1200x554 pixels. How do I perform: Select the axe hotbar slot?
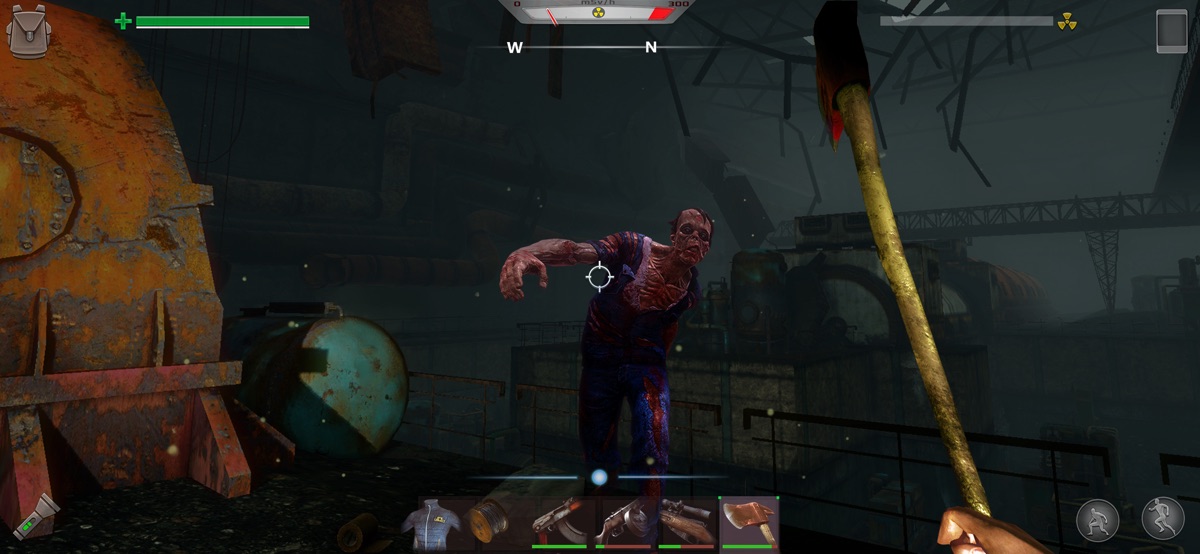pos(749,522)
